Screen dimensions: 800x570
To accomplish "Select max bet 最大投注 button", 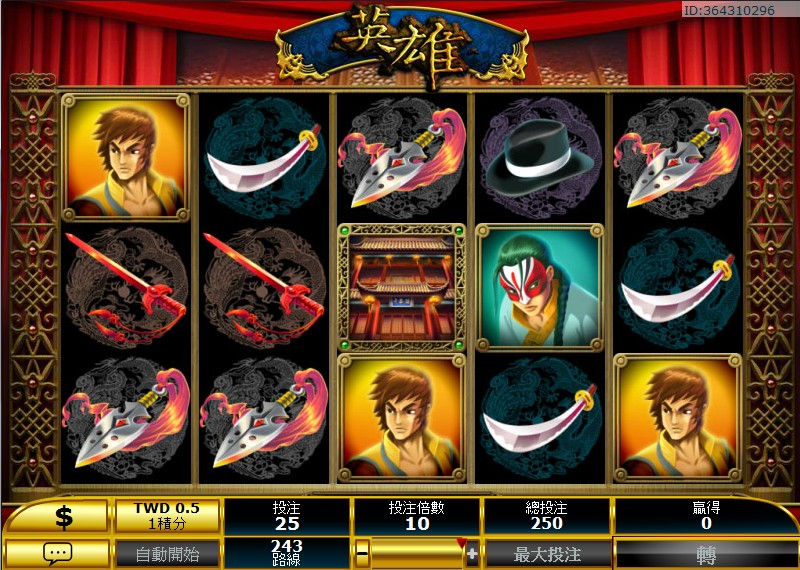I will [x=547, y=553].
